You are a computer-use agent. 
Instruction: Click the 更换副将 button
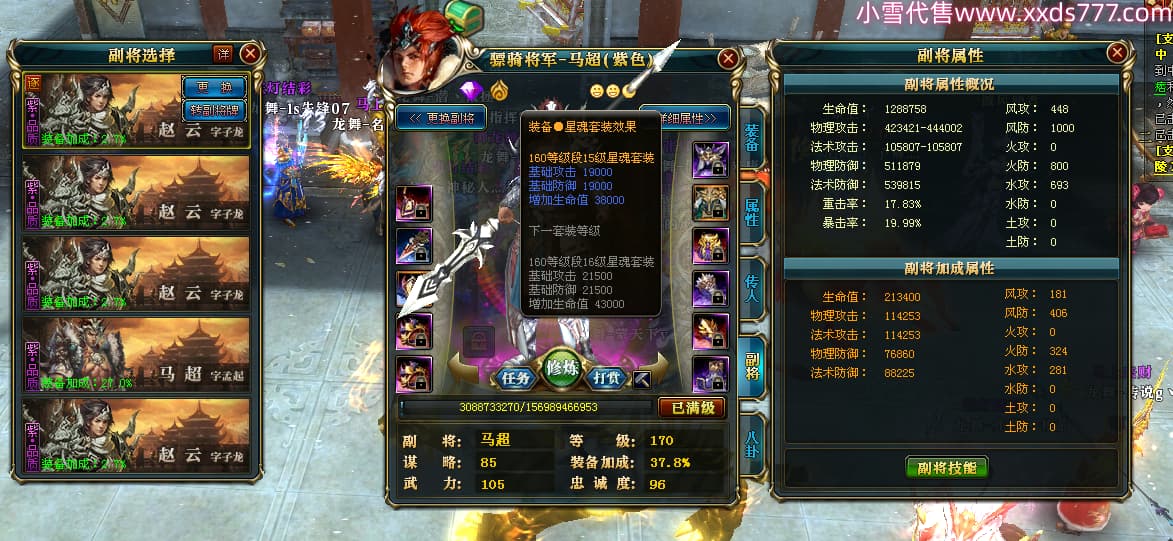click(x=441, y=117)
